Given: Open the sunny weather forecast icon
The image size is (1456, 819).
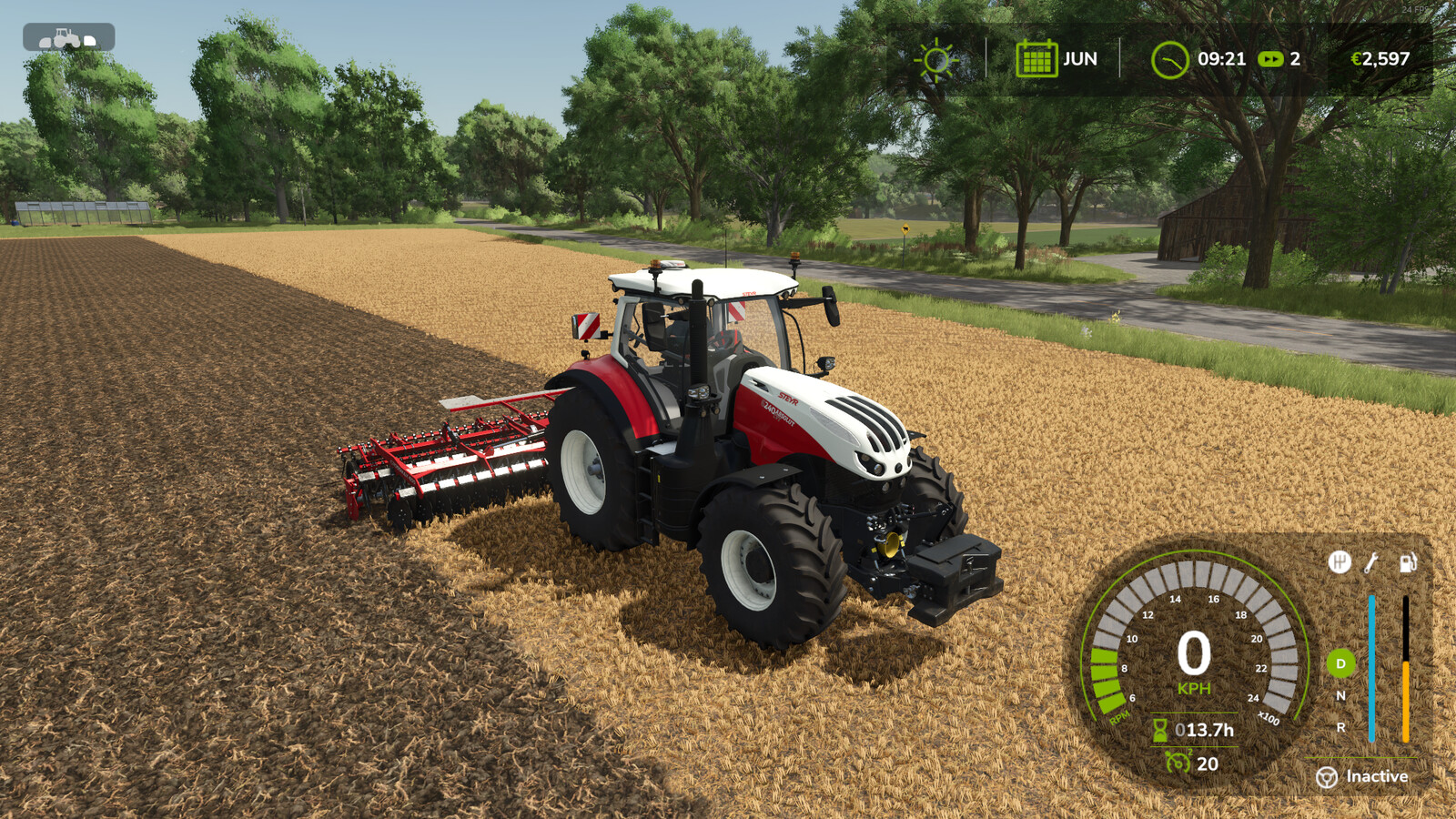Looking at the screenshot, I should click(x=935, y=60).
